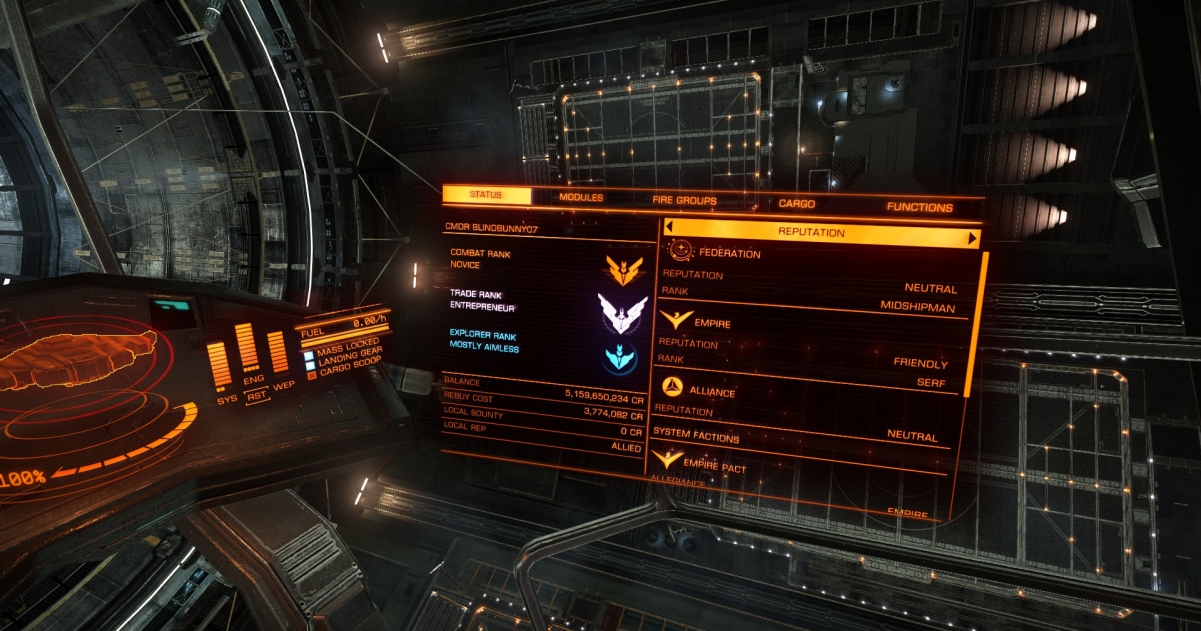Switch to the Status tab
This screenshot has width=1201, height=631.
[486, 195]
